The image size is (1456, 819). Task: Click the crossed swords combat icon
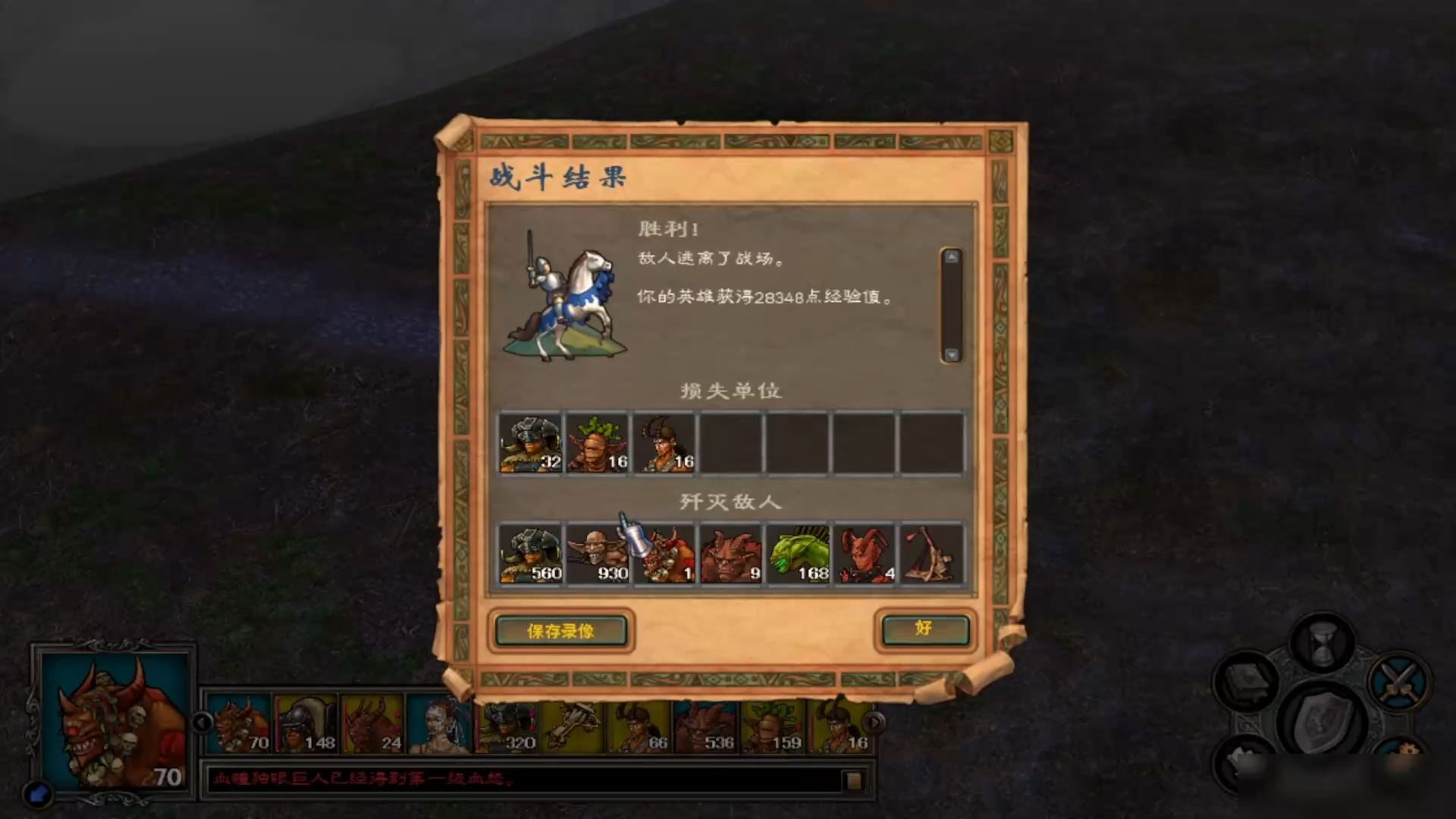tap(1399, 682)
